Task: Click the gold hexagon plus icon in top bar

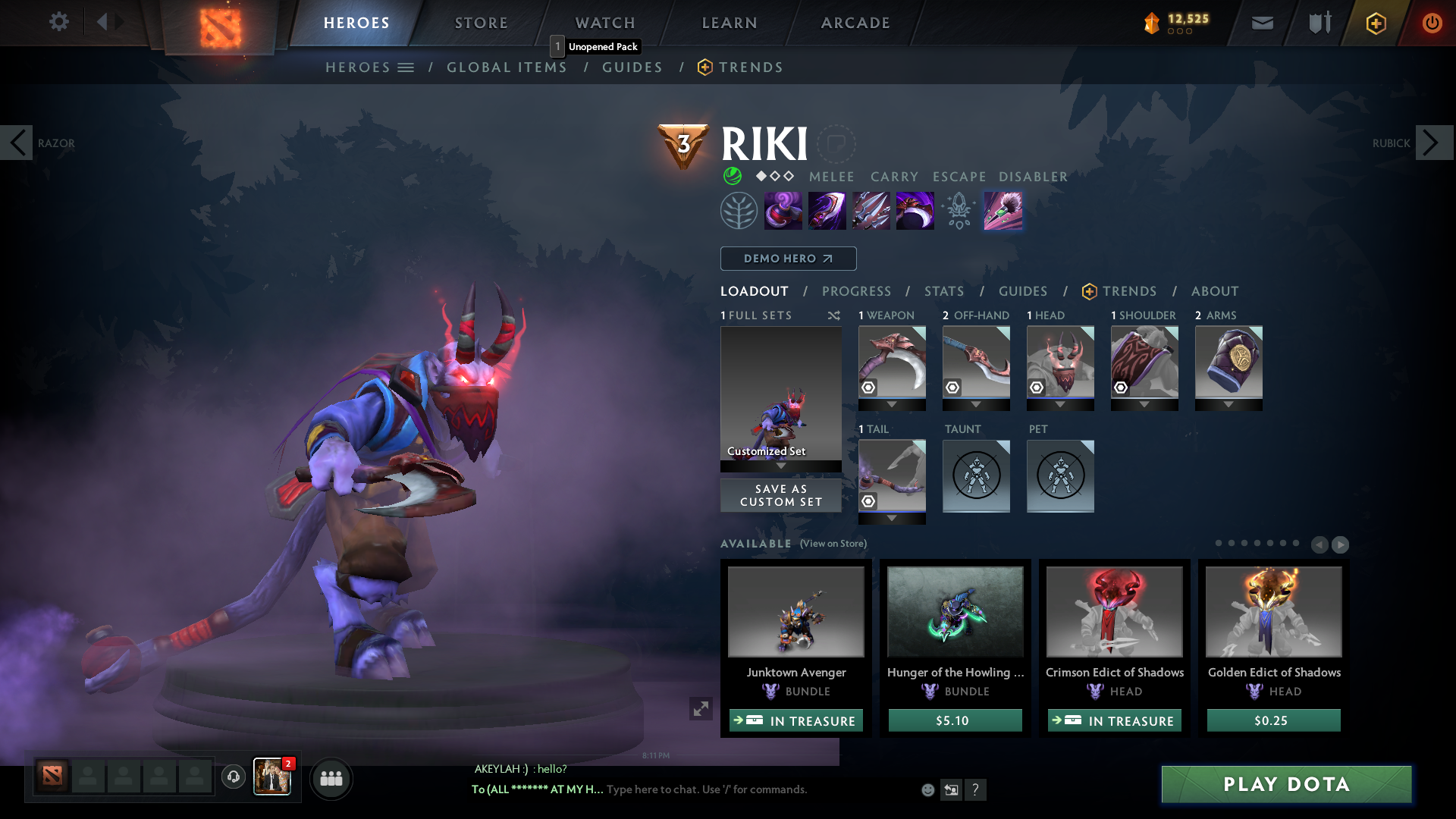Action: click(x=1375, y=23)
